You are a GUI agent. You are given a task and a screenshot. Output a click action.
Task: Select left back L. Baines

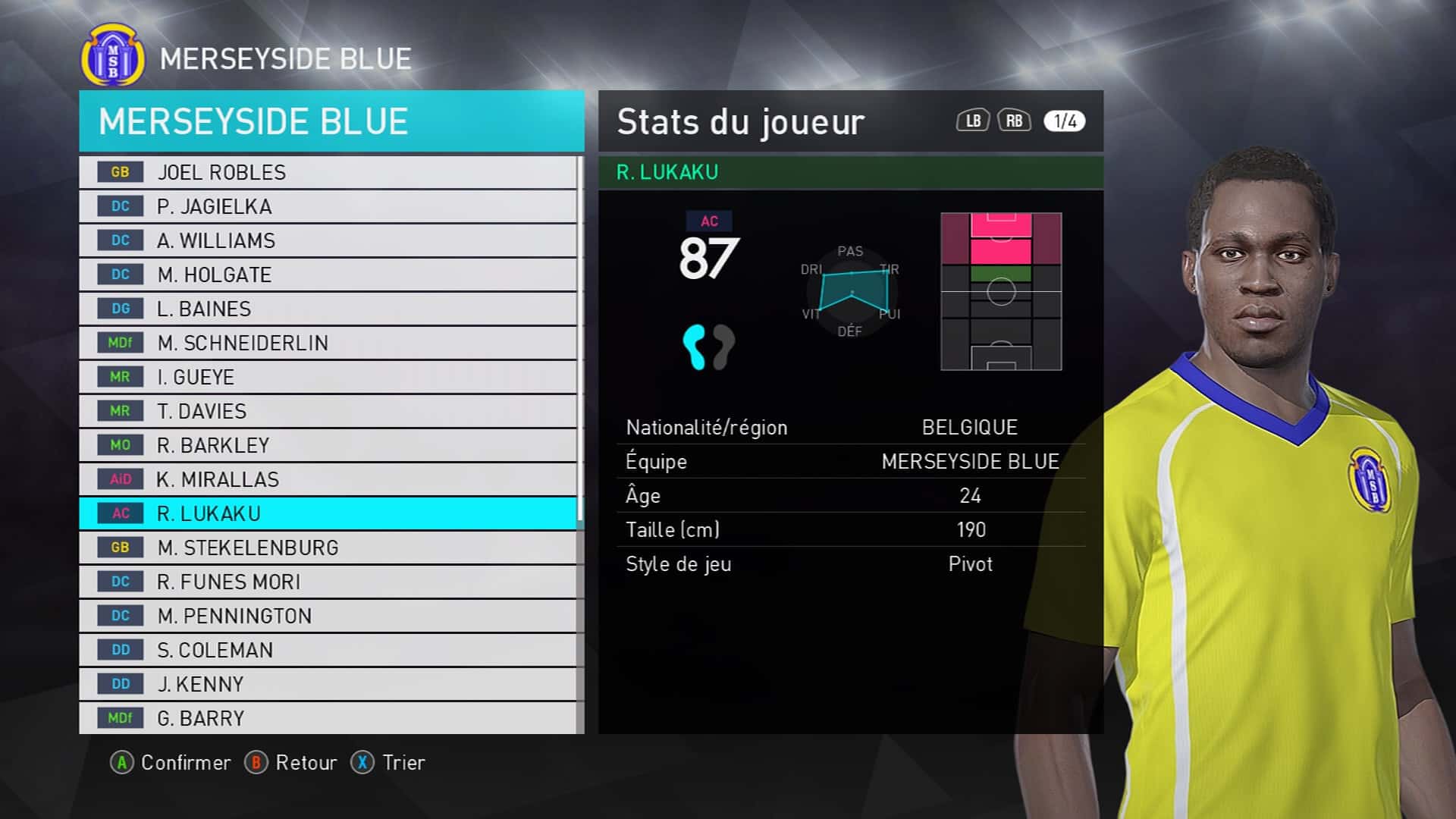click(328, 309)
